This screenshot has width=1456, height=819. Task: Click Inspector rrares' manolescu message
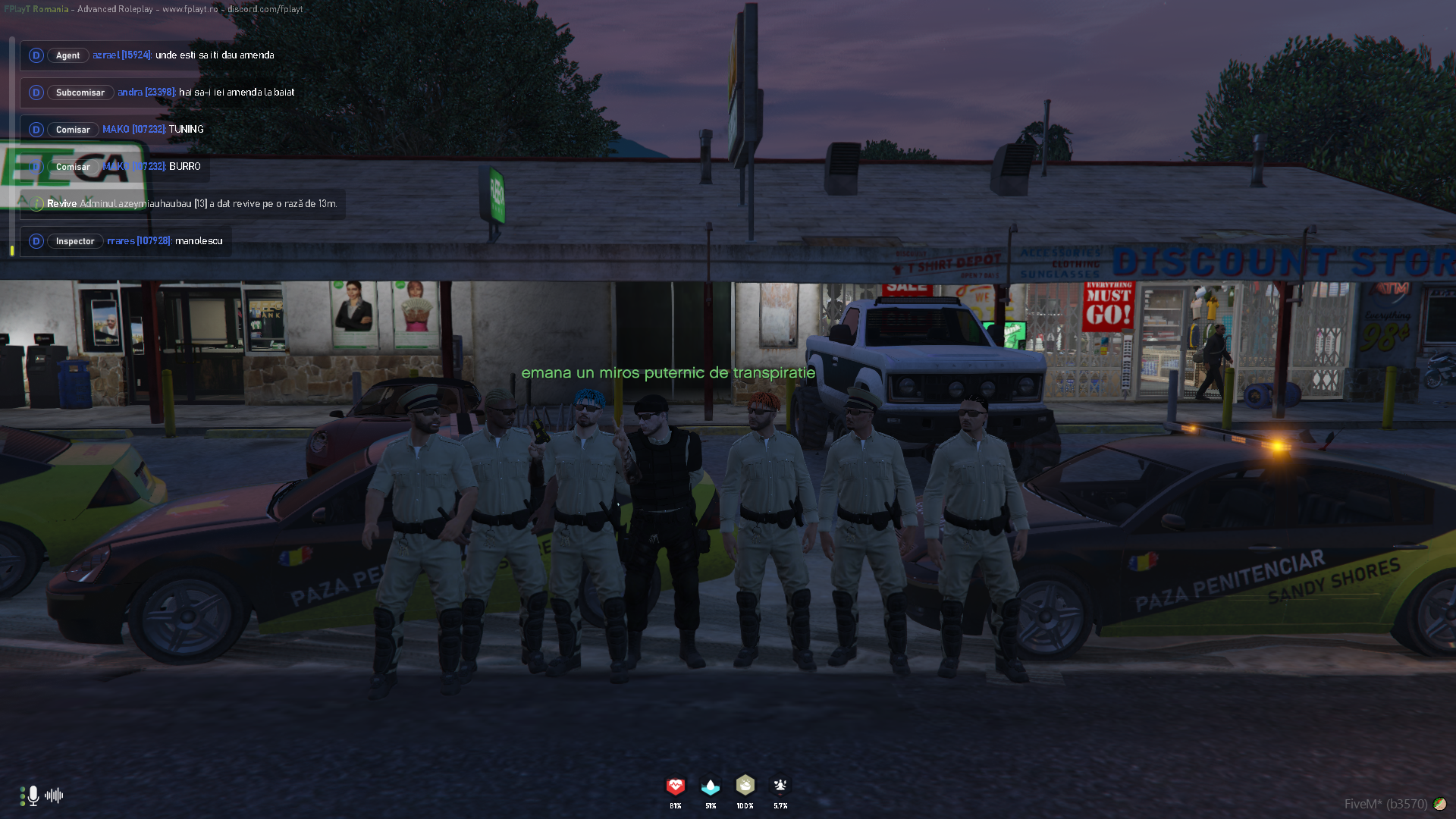pos(198,241)
